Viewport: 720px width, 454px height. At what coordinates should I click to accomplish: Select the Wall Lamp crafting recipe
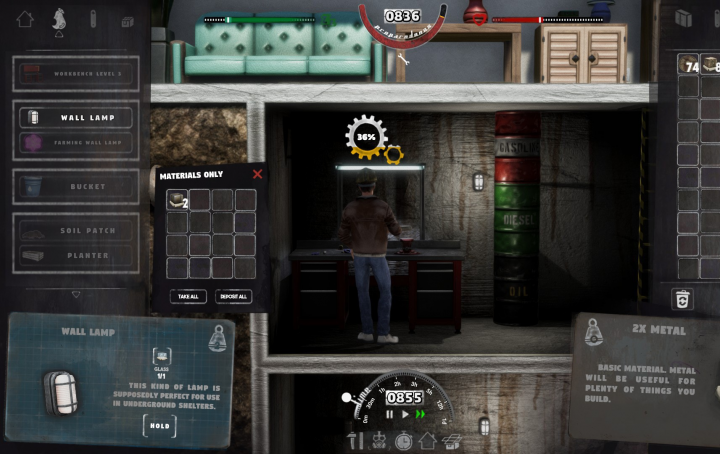tap(76, 117)
